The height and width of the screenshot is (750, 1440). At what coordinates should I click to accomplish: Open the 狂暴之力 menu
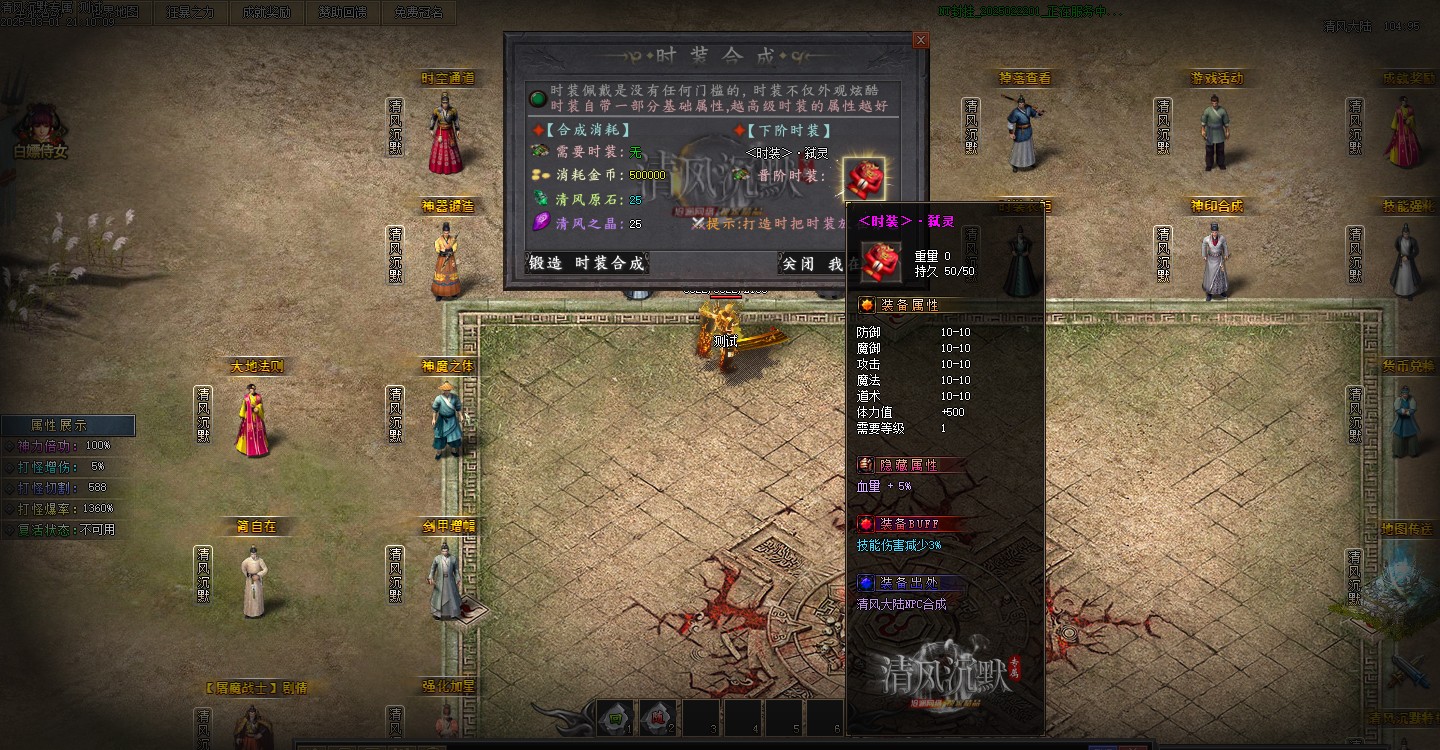[x=190, y=13]
